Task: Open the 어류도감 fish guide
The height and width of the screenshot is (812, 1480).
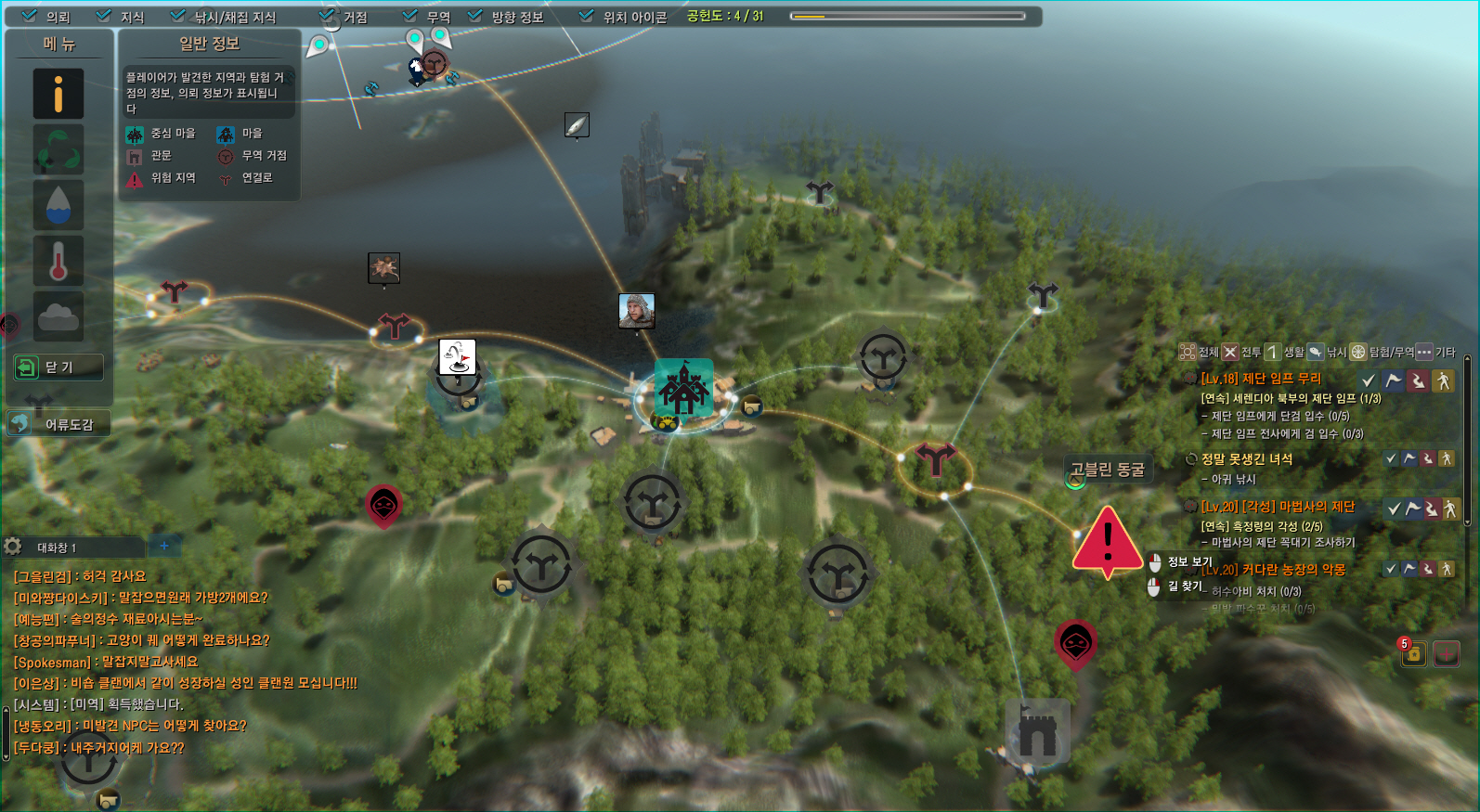Action: tap(58, 424)
